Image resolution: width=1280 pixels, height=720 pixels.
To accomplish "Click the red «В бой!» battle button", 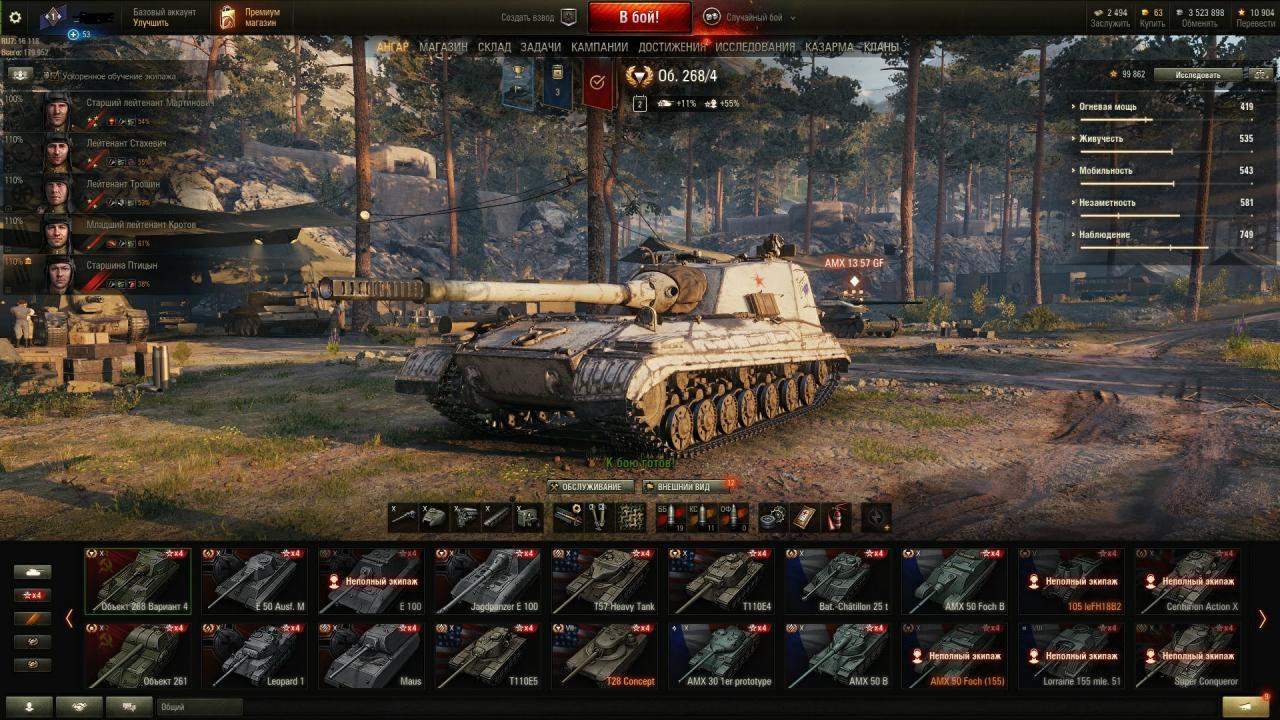I will click(639, 17).
